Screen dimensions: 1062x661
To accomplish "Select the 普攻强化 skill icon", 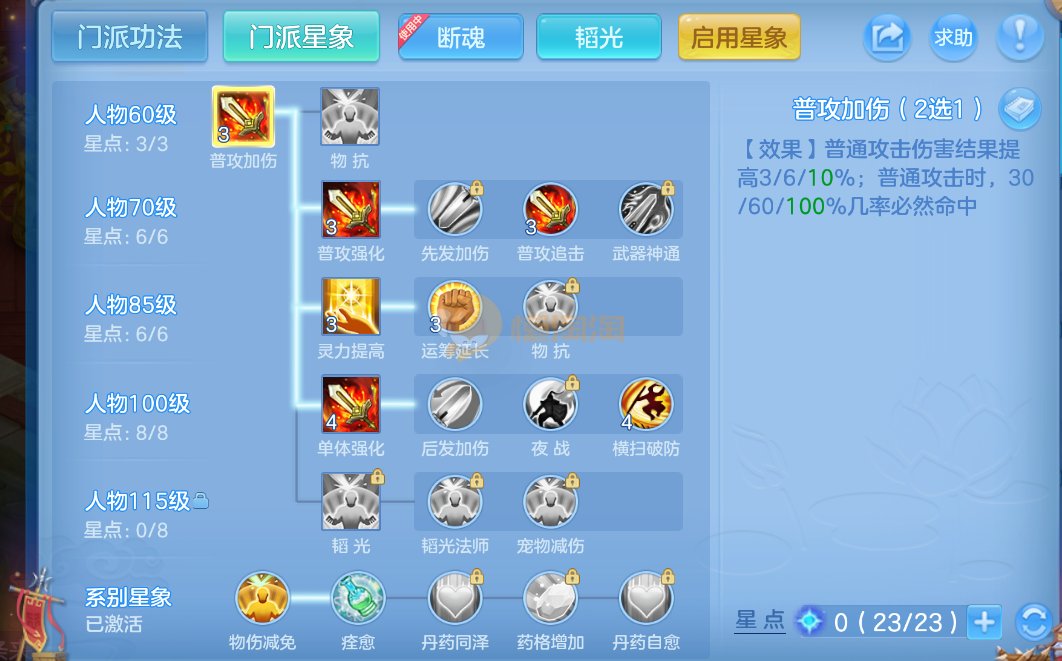I will pos(350,209).
